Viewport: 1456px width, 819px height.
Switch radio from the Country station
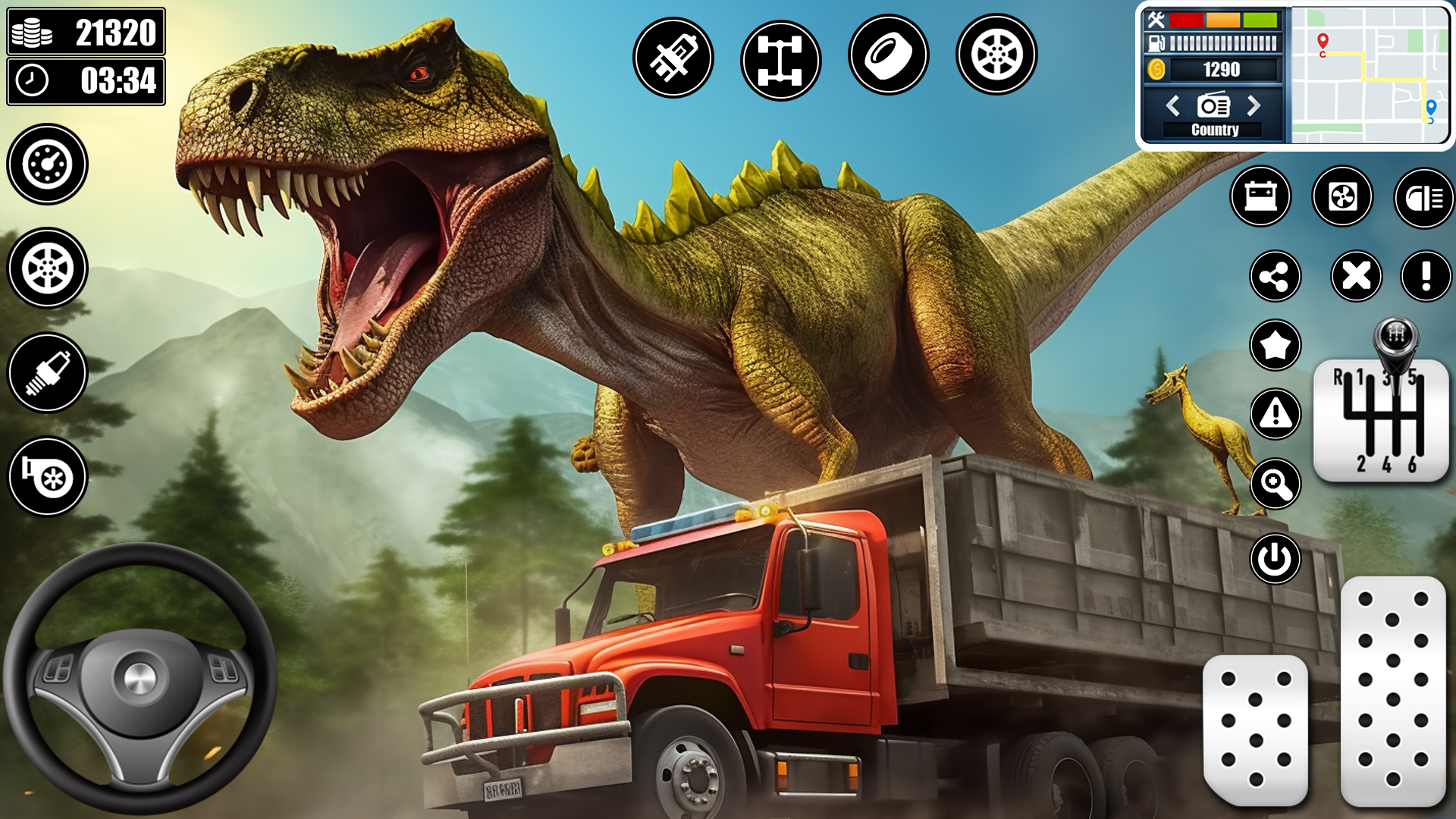click(x=1216, y=129)
